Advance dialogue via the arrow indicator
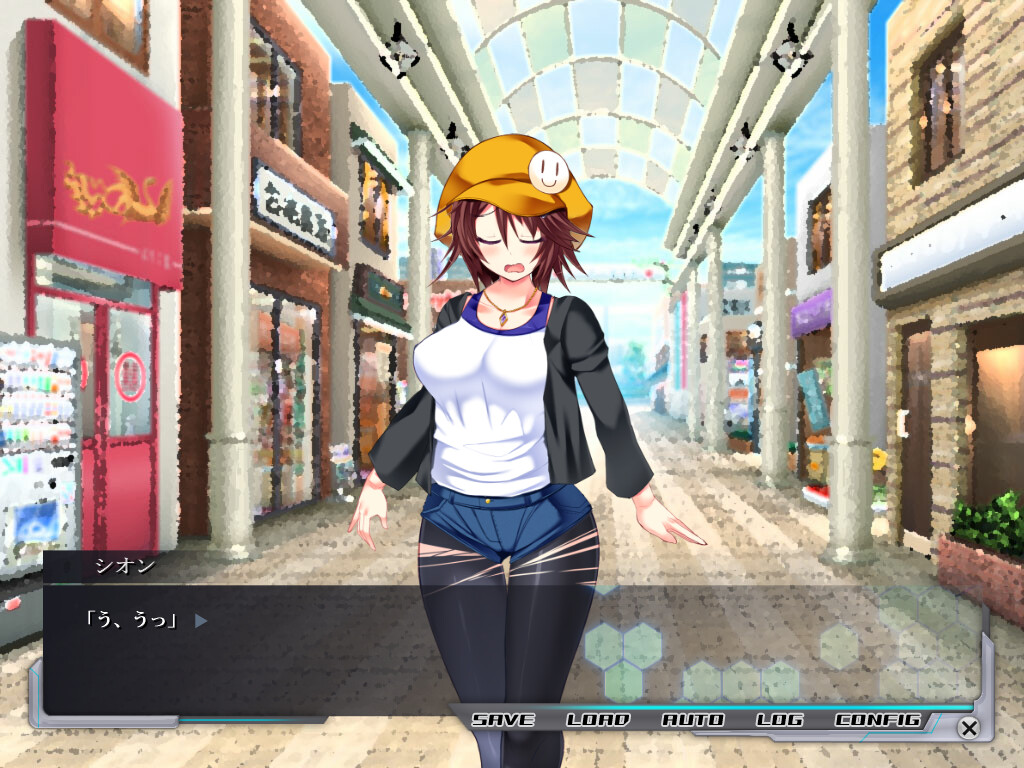The image size is (1024, 768). (x=201, y=621)
